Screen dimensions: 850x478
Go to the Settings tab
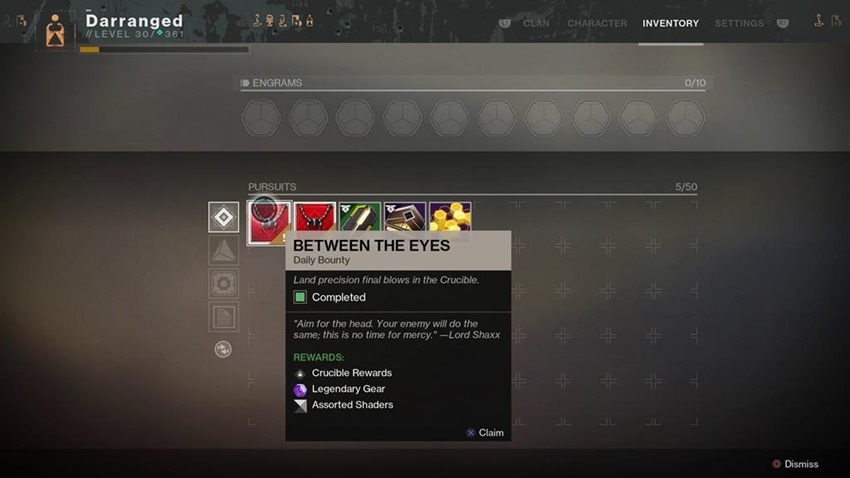(738, 23)
